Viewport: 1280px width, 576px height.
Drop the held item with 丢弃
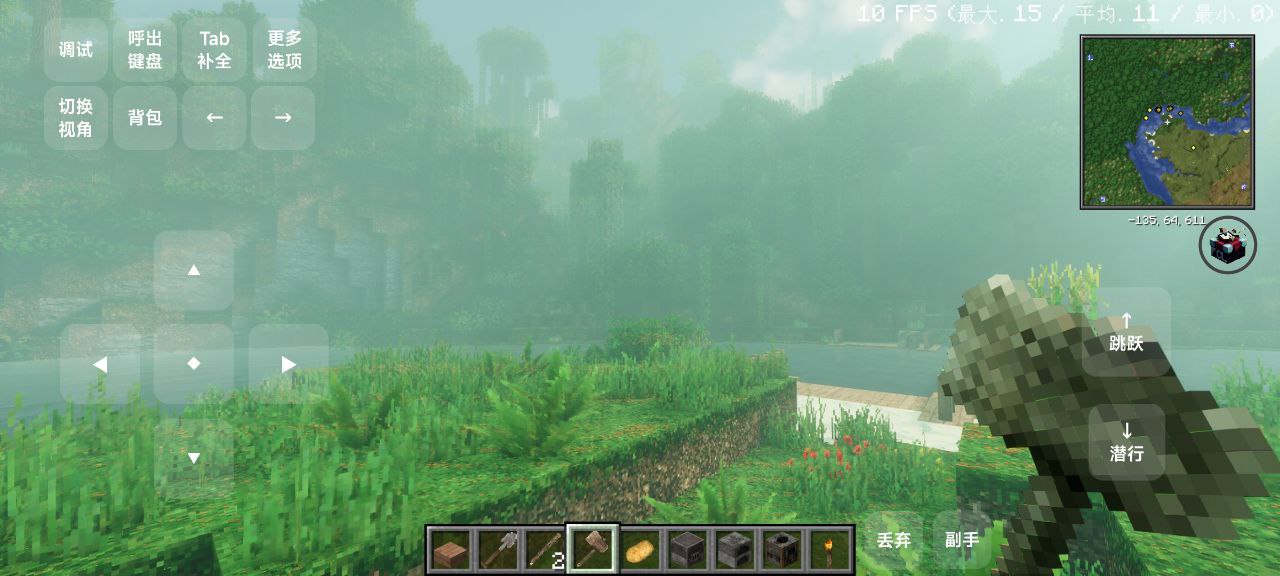coord(894,540)
